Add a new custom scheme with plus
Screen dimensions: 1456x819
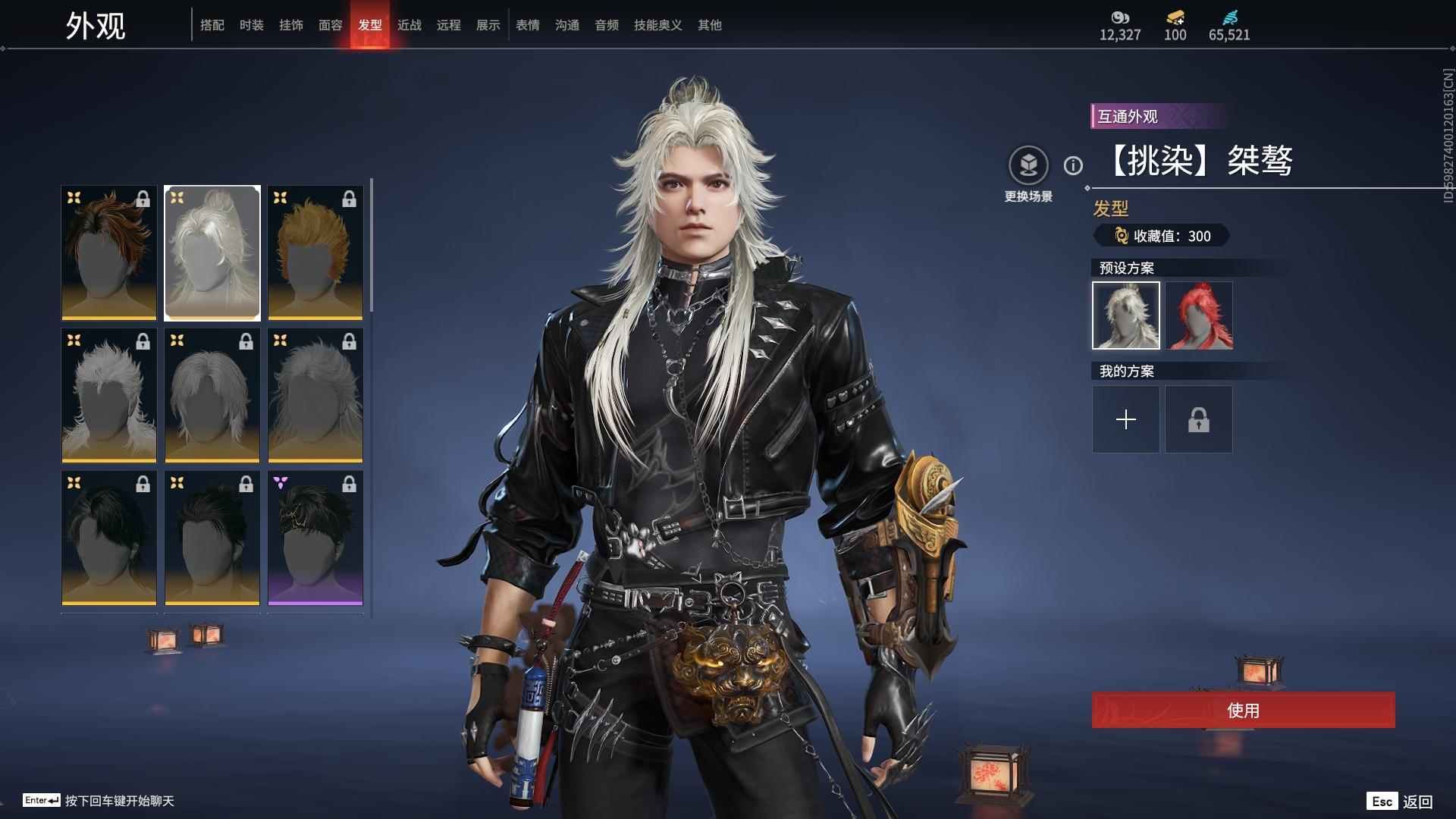coord(1126,419)
